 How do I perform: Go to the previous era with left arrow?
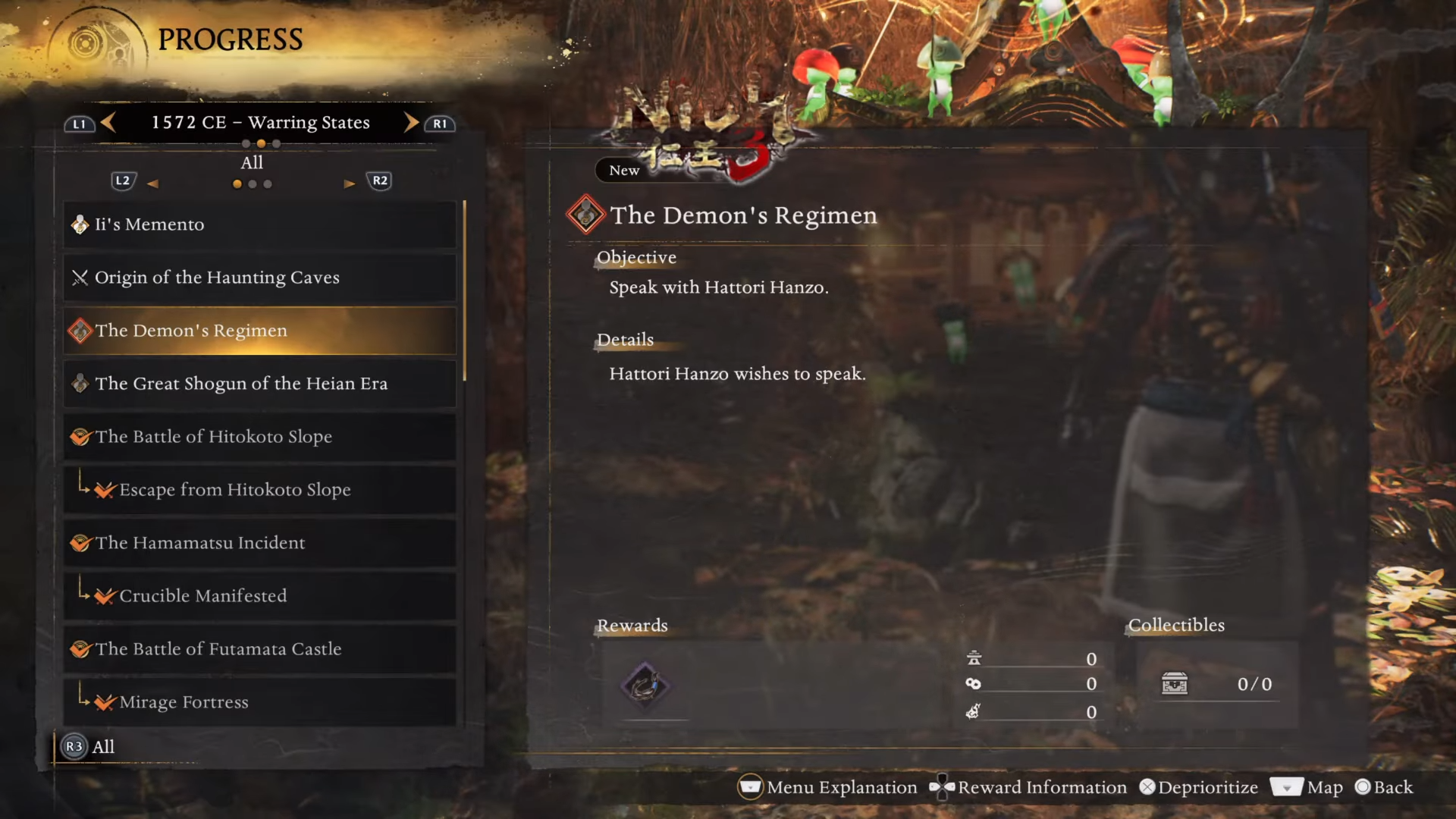[x=108, y=122]
